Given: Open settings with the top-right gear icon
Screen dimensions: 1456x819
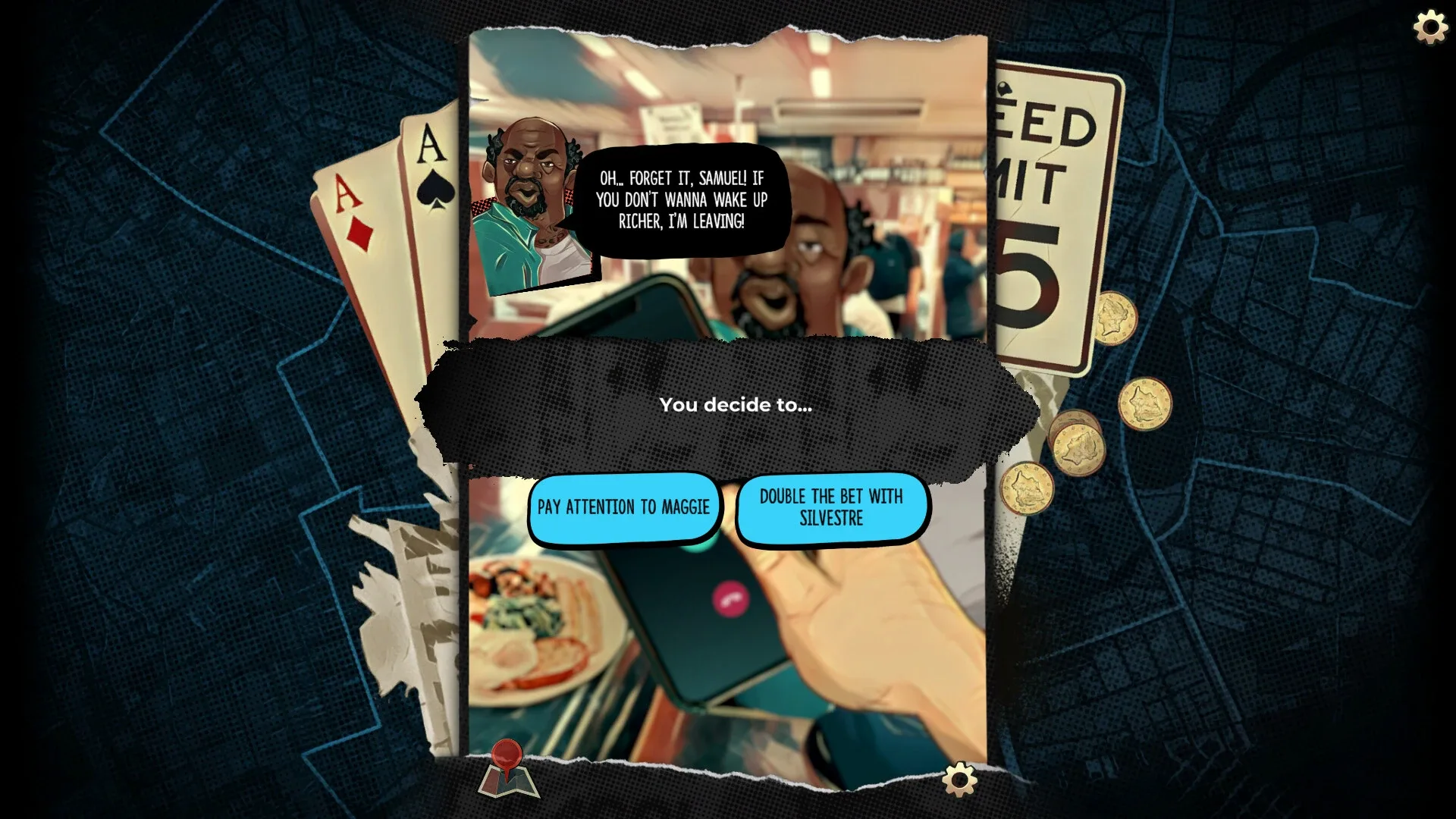Looking at the screenshot, I should coord(1430,28).
